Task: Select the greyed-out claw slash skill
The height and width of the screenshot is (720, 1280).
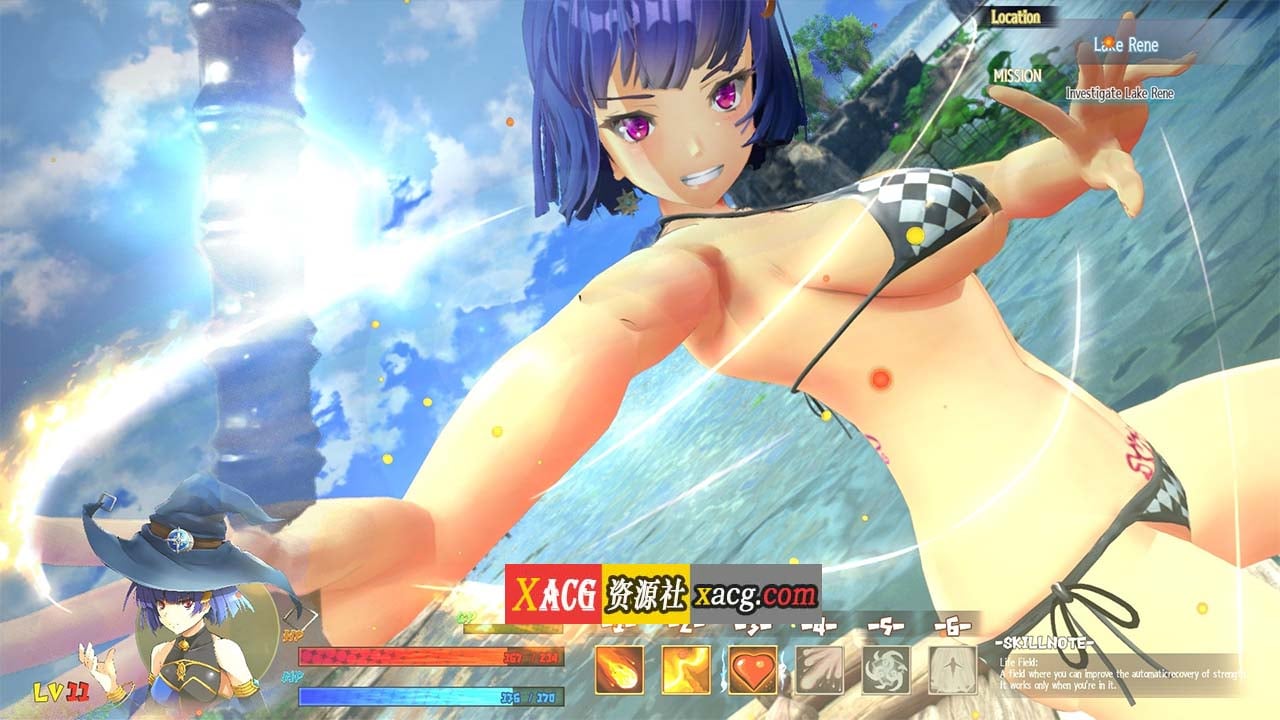Action: click(x=819, y=669)
